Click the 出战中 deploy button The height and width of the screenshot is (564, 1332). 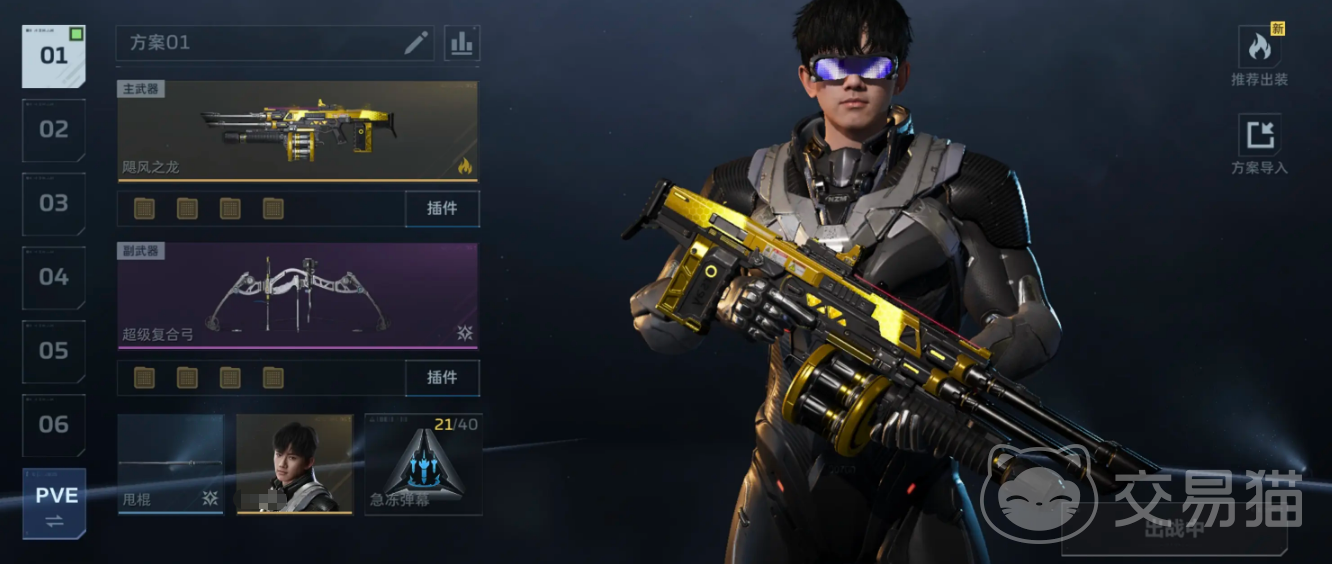coord(1174,530)
